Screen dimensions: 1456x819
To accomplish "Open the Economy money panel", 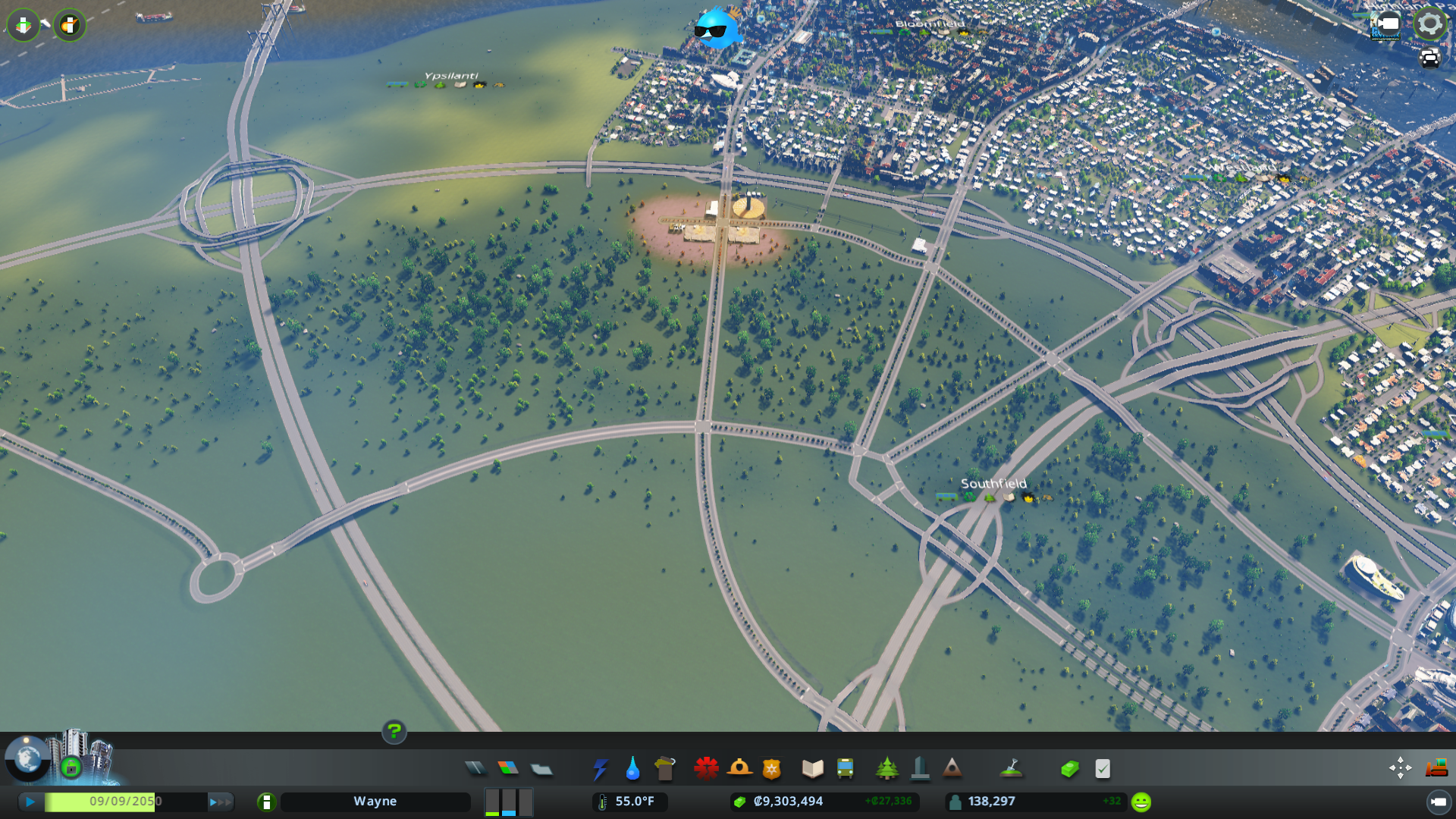I will coord(1069,768).
